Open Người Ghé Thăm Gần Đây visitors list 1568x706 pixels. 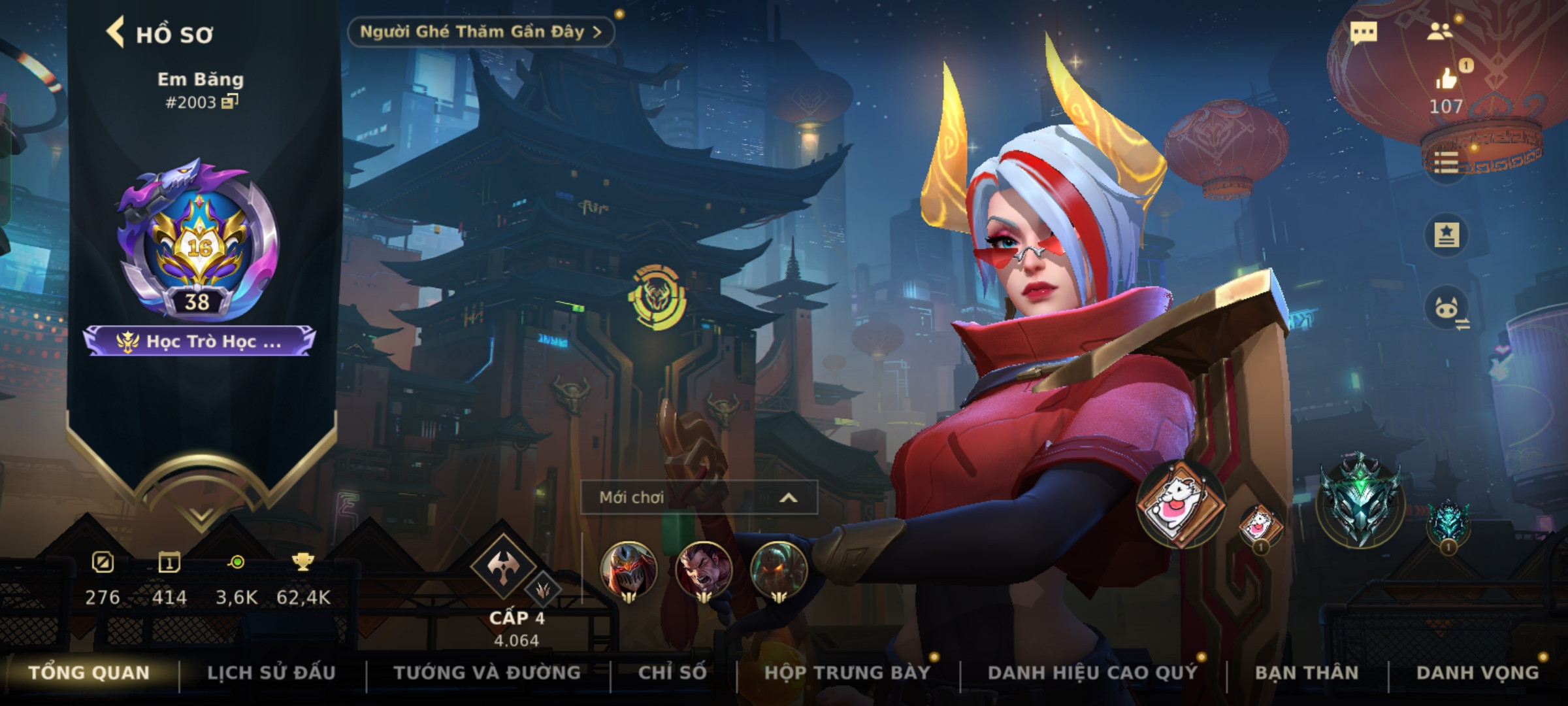[x=480, y=32]
